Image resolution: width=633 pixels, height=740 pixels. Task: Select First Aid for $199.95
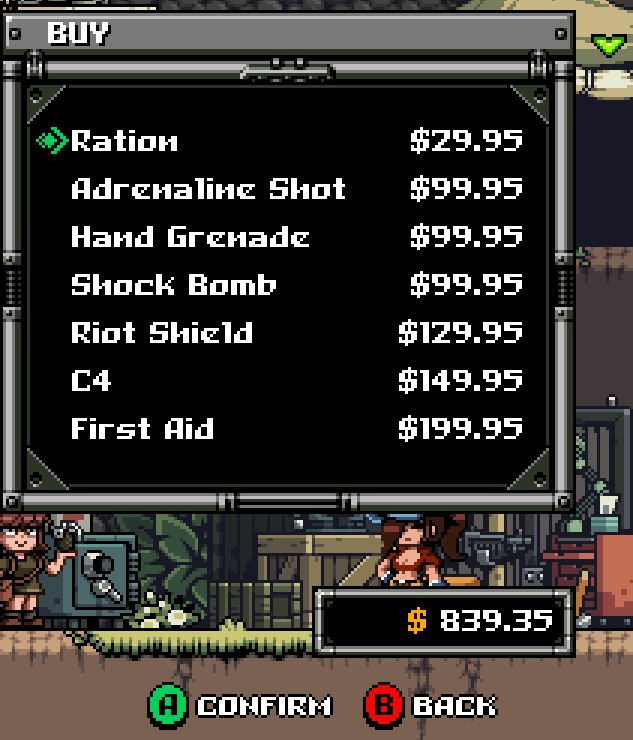142,429
